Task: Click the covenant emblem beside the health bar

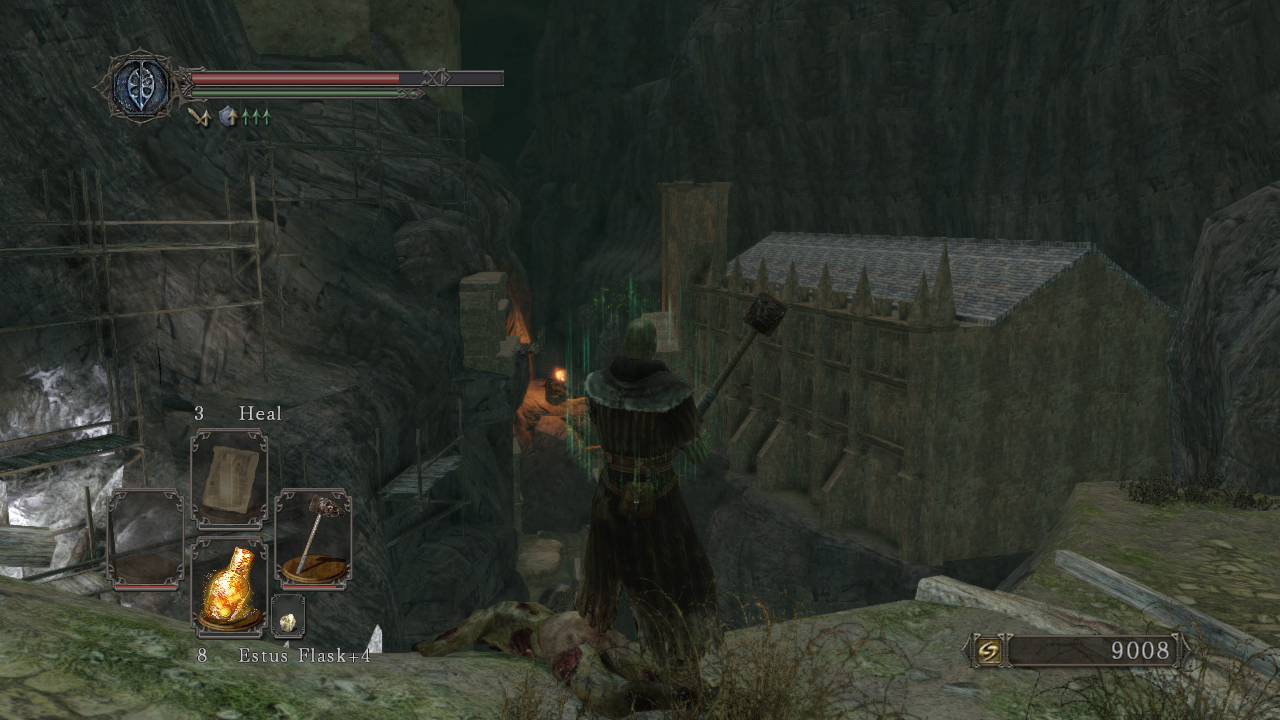Action: click(141, 86)
